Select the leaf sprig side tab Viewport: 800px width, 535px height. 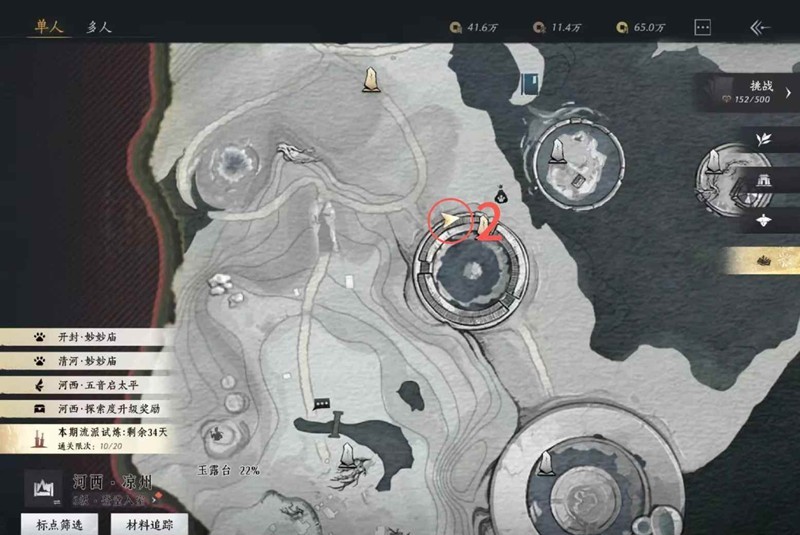(764, 139)
